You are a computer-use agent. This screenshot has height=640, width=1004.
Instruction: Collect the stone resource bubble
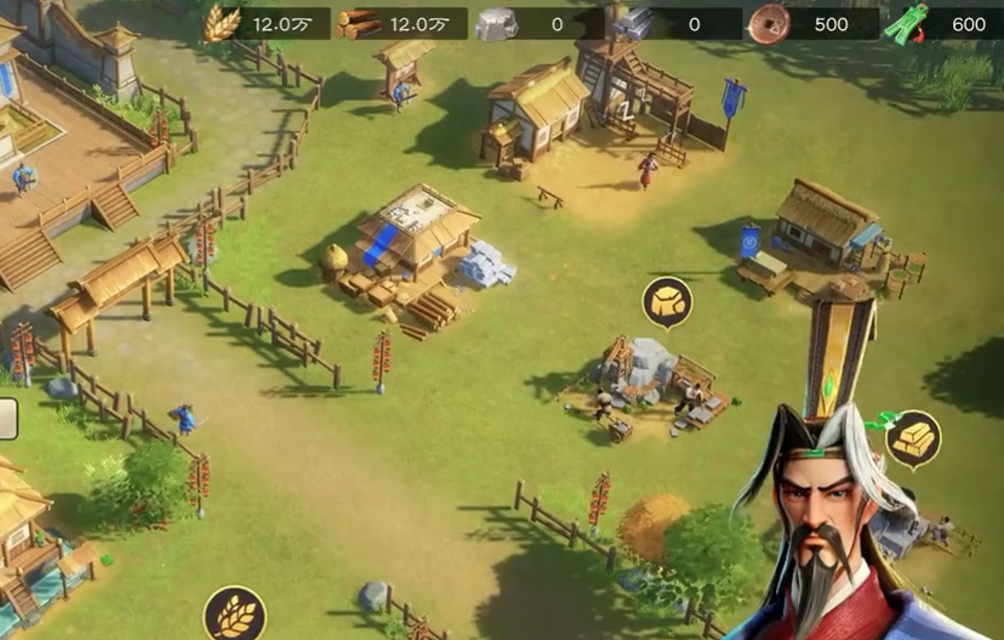click(667, 301)
